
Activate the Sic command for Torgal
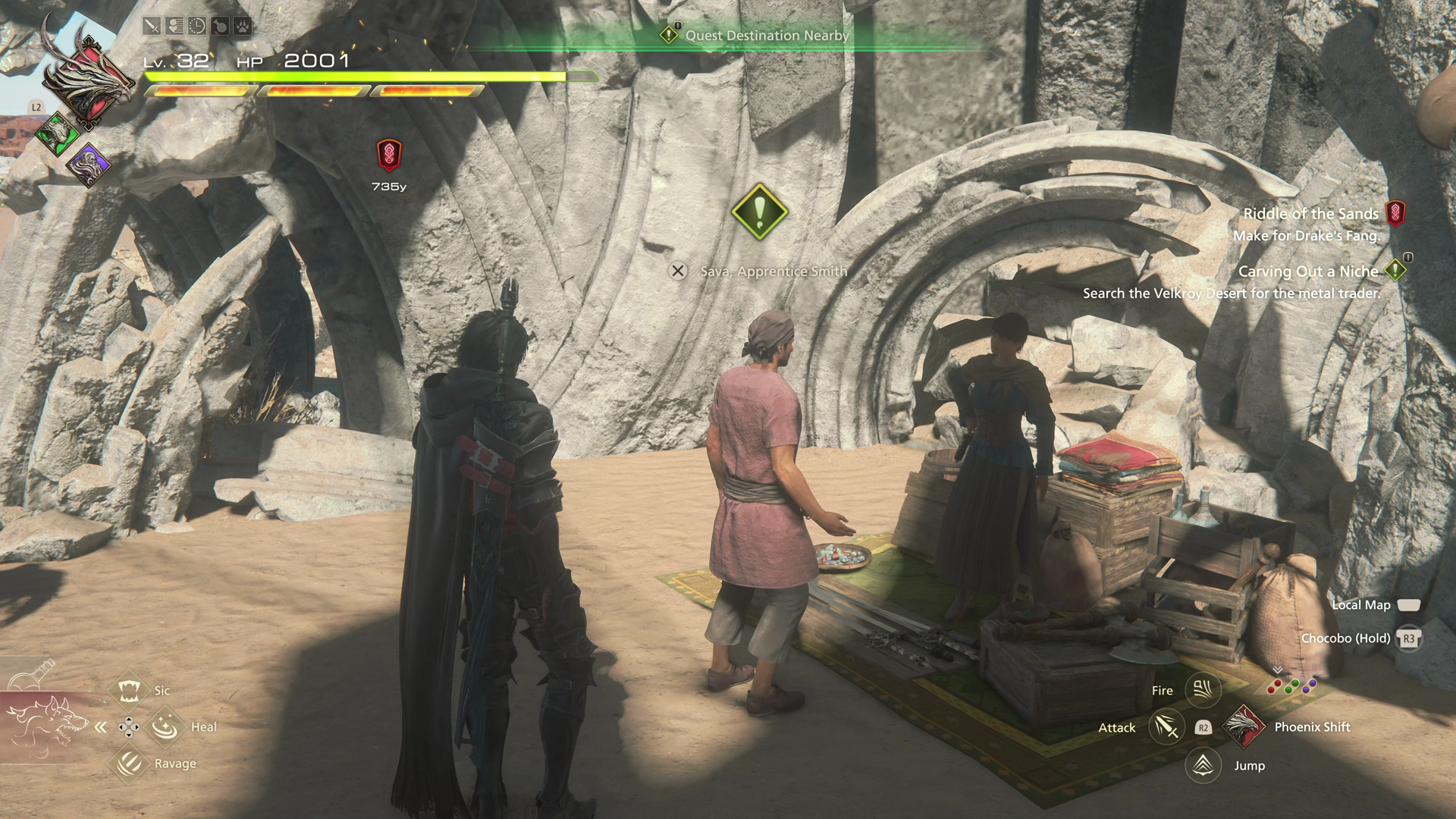point(129,690)
